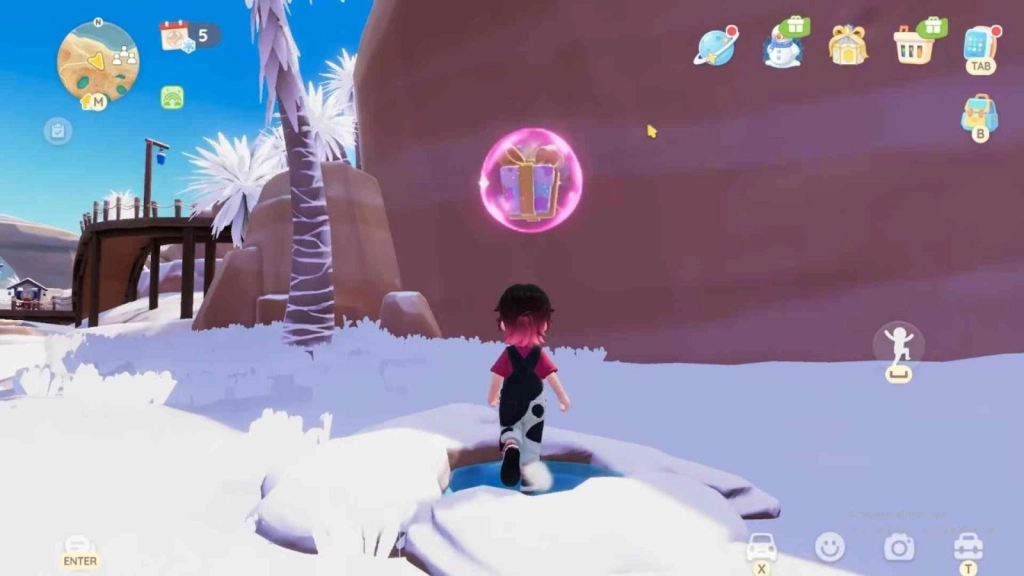
Task: Open the shopping basket store
Action: (914, 45)
